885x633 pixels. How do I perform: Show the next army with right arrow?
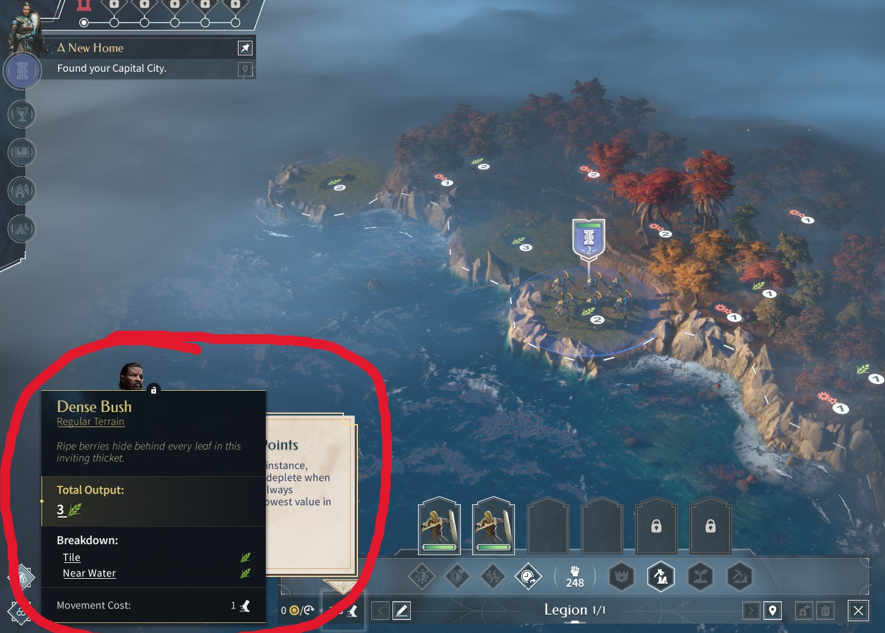tap(750, 610)
